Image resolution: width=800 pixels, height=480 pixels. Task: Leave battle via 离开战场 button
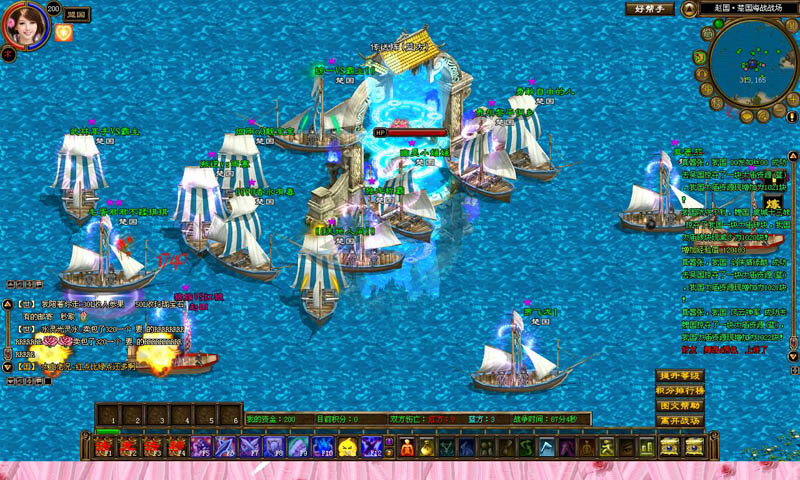[680, 421]
